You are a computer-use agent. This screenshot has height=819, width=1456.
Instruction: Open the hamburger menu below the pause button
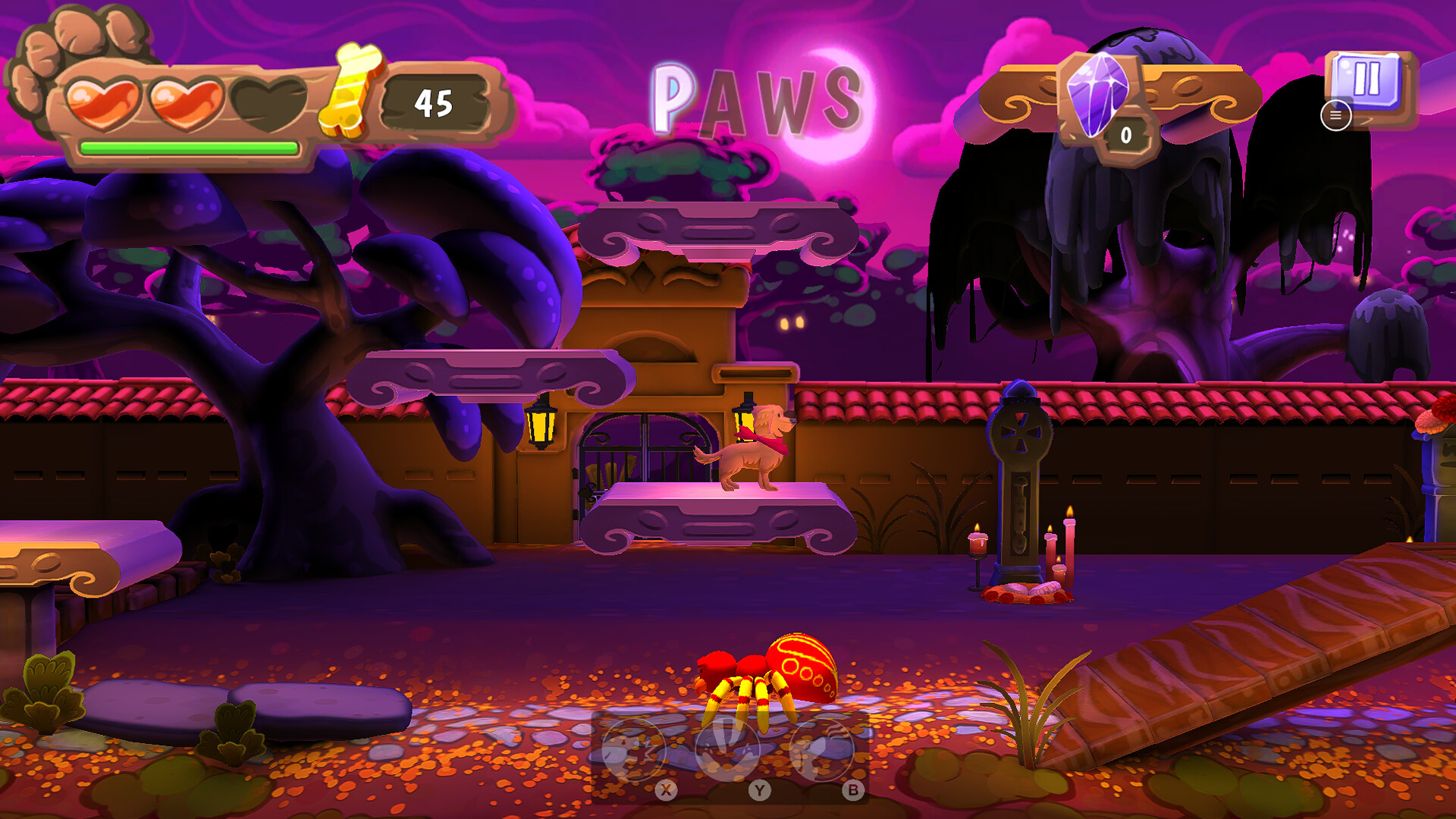click(x=1335, y=115)
